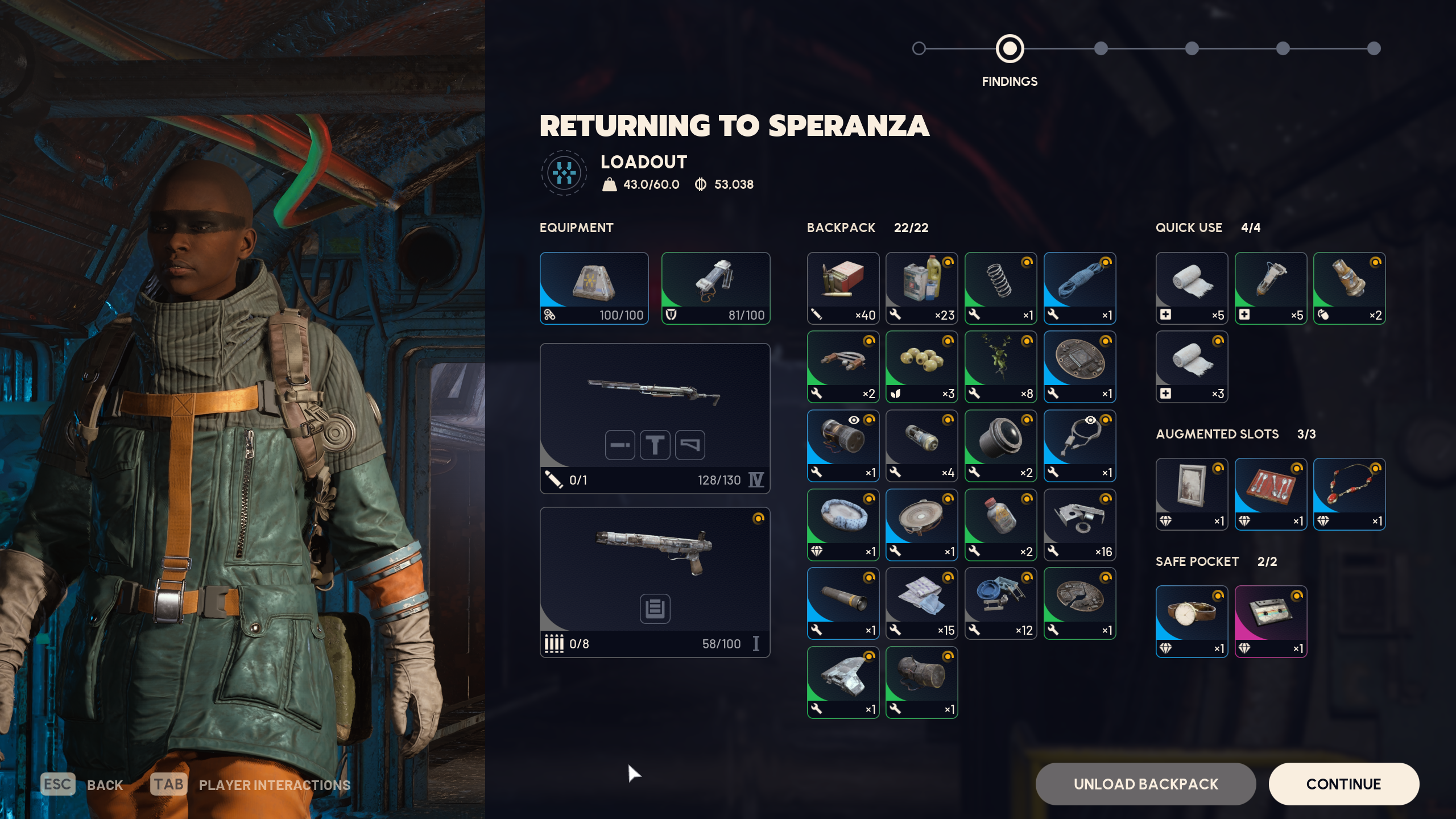Image resolution: width=1456 pixels, height=819 pixels.
Task: Select the Findings stage marker
Action: click(1010, 49)
